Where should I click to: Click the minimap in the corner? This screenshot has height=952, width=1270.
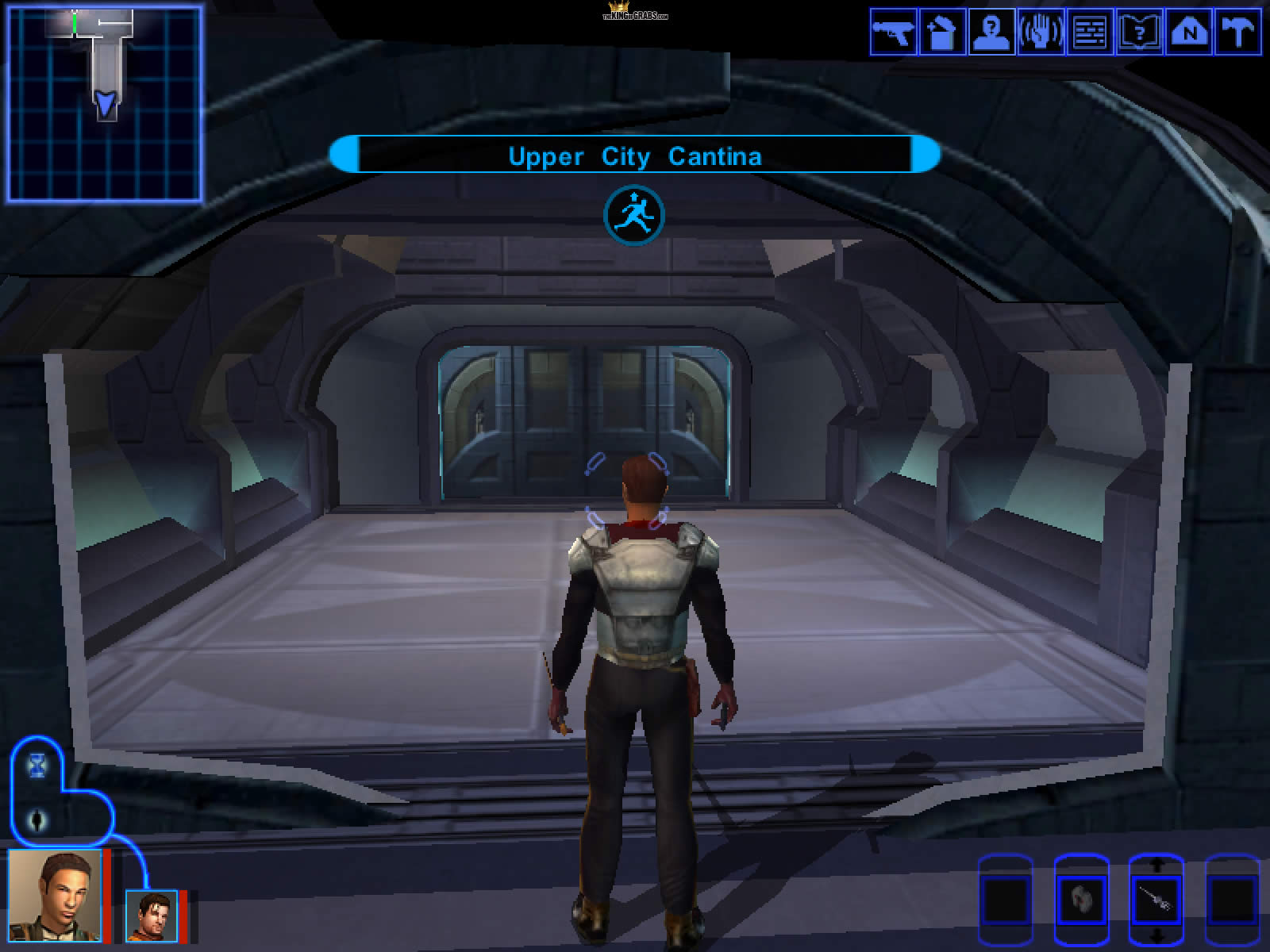click(x=104, y=104)
